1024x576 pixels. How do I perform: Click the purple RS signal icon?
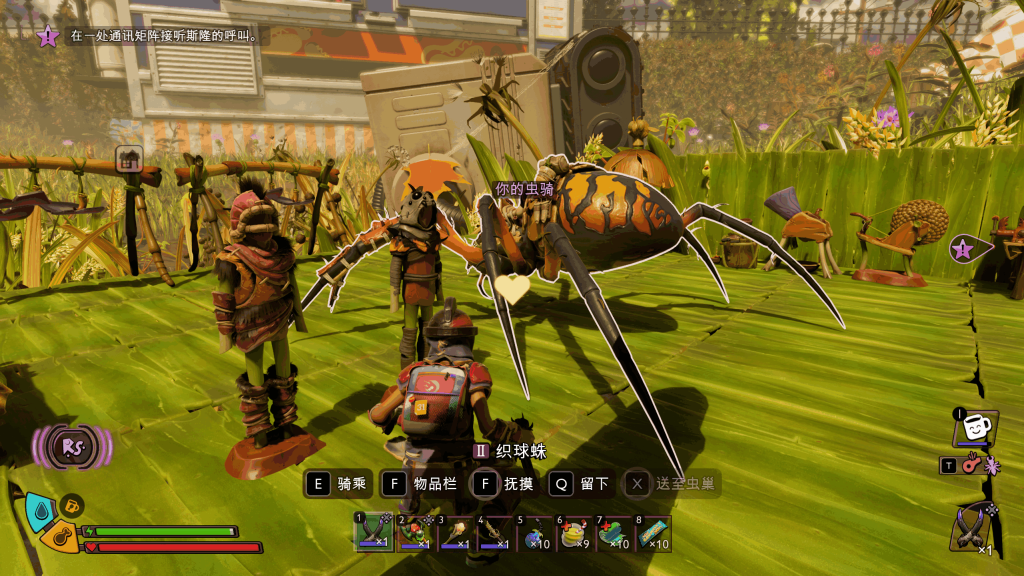coord(73,447)
